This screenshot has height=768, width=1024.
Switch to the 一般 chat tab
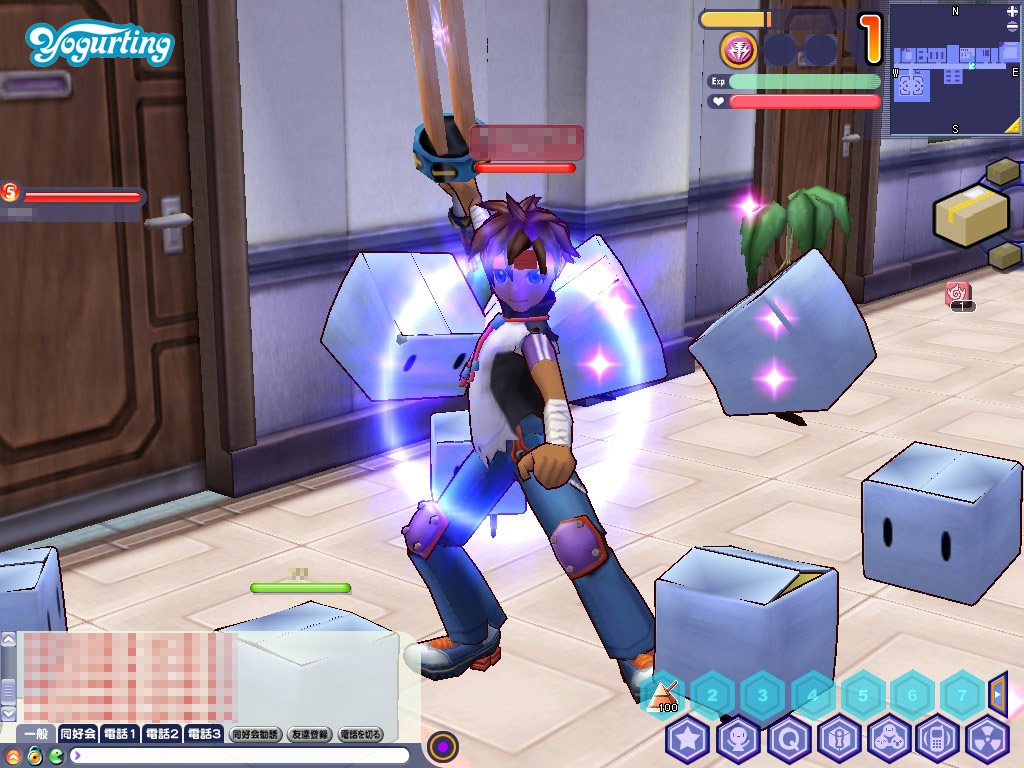click(36, 734)
